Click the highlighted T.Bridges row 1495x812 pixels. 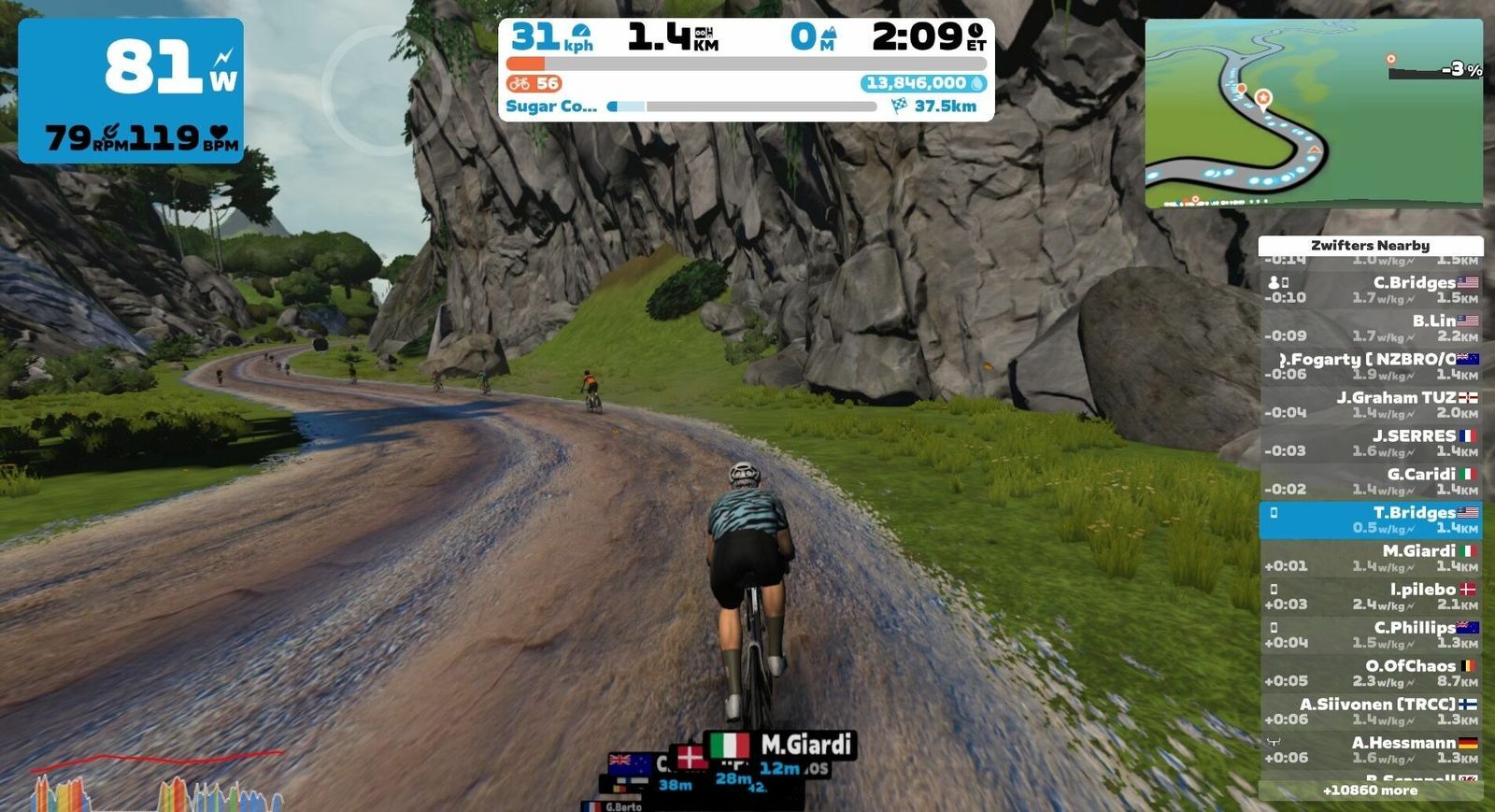1371,520
